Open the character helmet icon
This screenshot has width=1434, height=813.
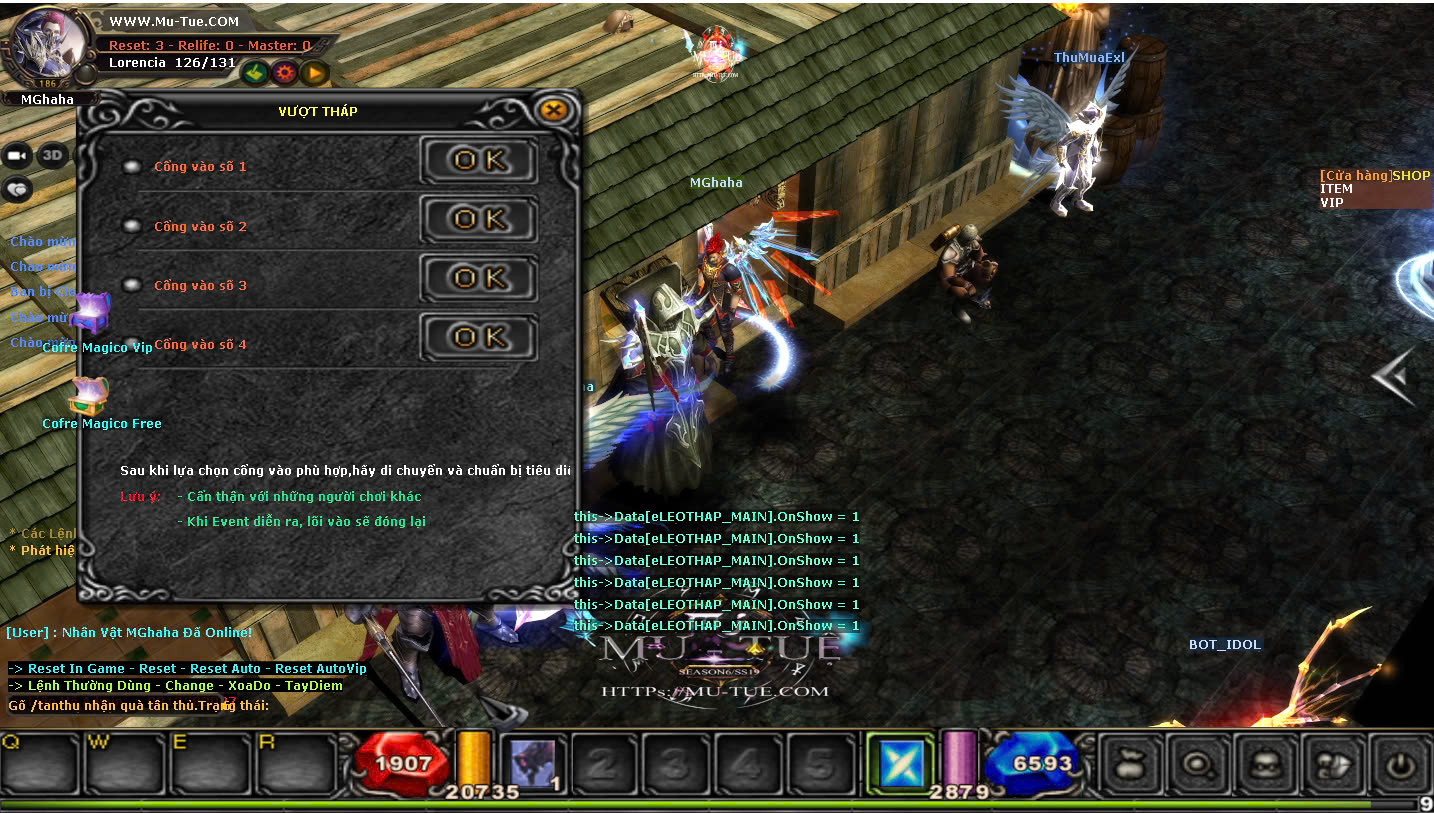click(1265, 765)
